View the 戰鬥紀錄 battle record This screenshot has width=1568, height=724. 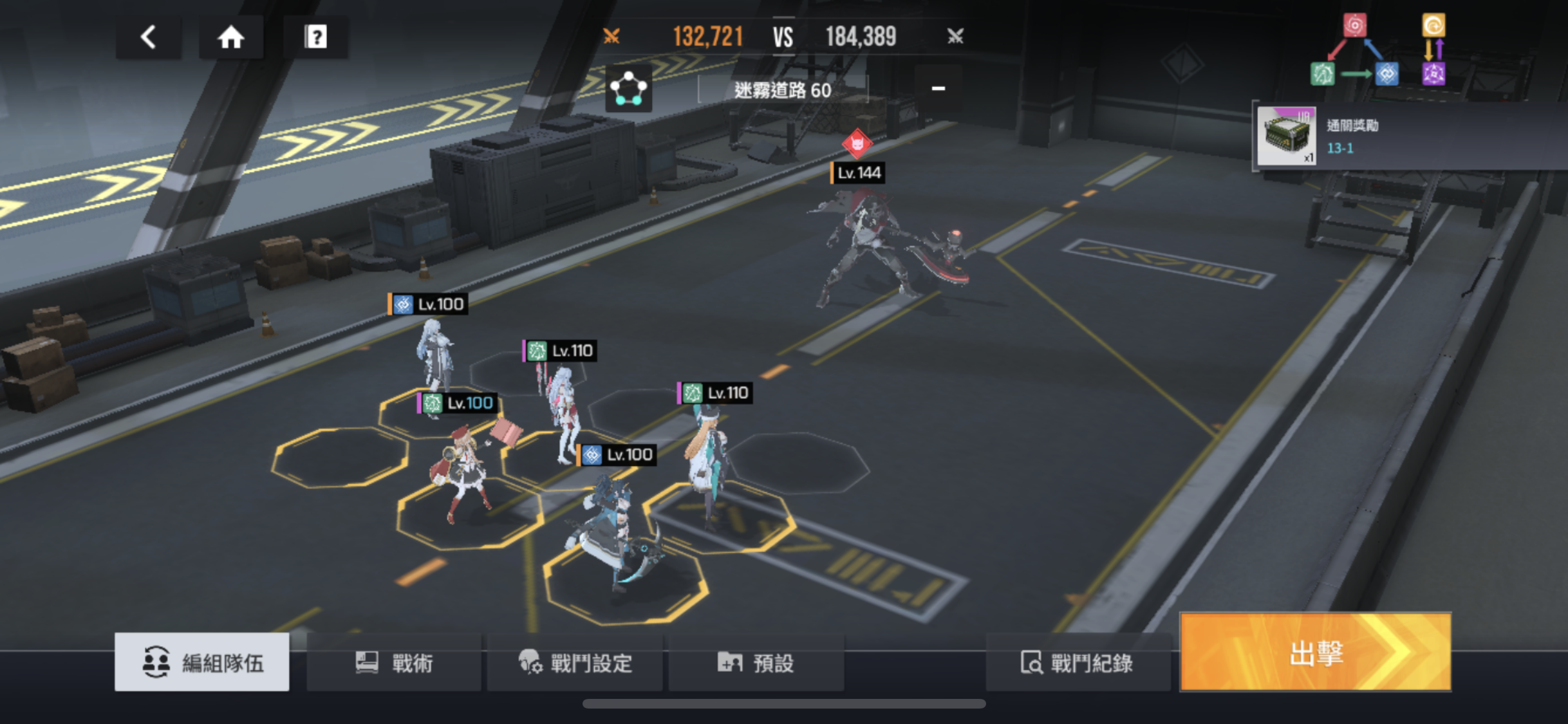pos(1077,662)
